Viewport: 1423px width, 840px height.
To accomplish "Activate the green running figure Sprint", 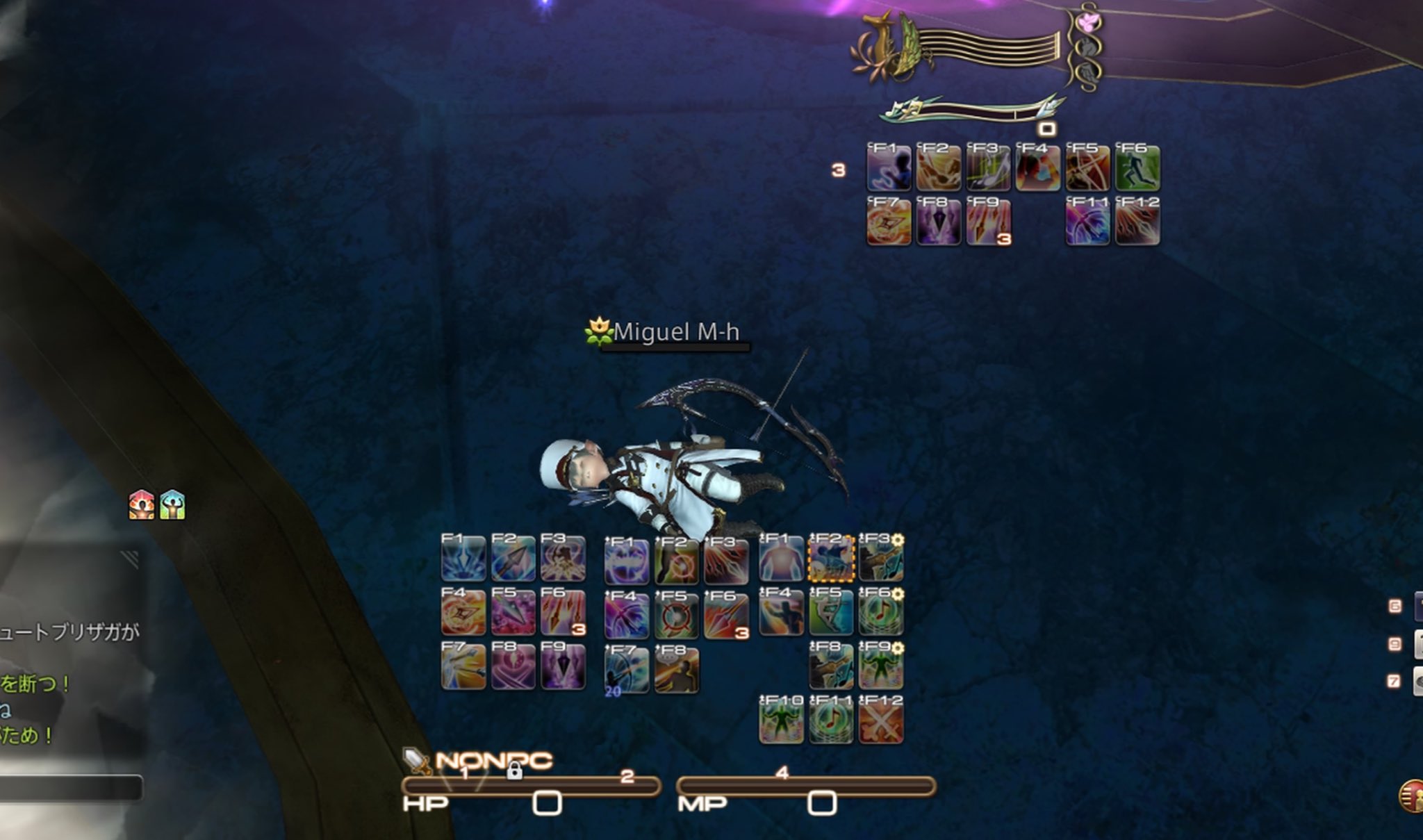I will [x=1137, y=168].
